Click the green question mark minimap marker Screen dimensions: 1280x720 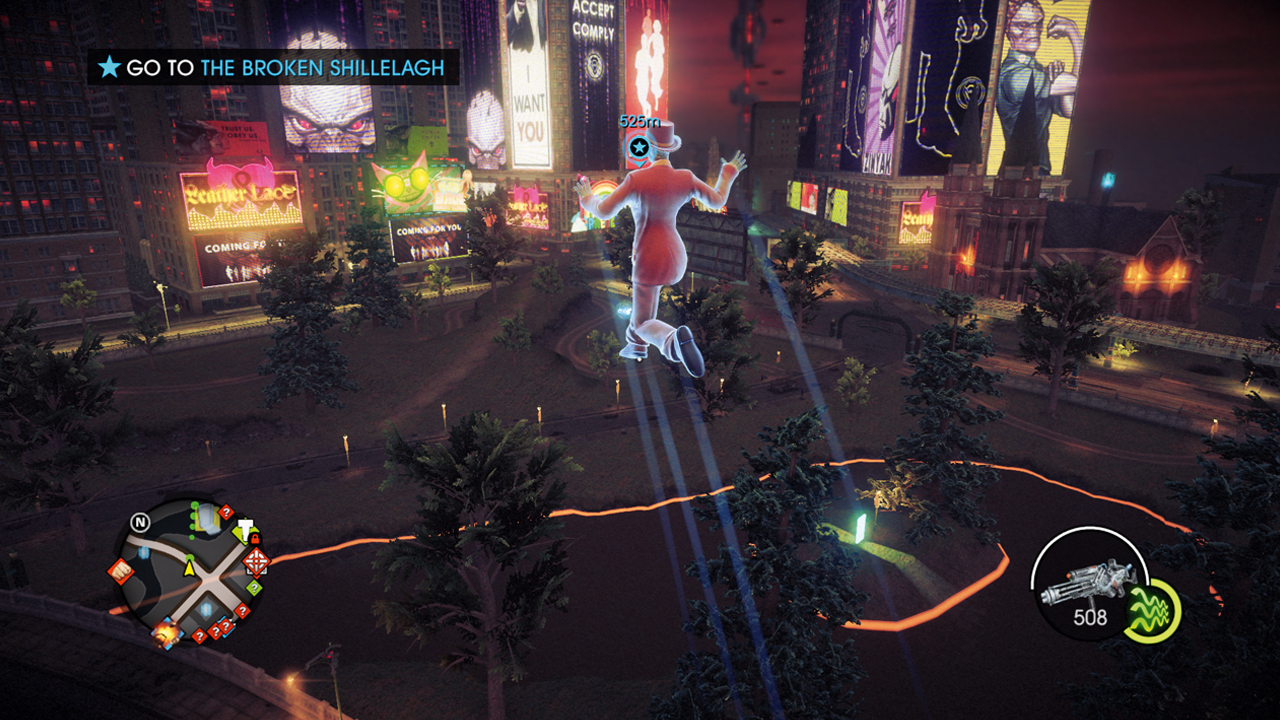click(x=253, y=588)
